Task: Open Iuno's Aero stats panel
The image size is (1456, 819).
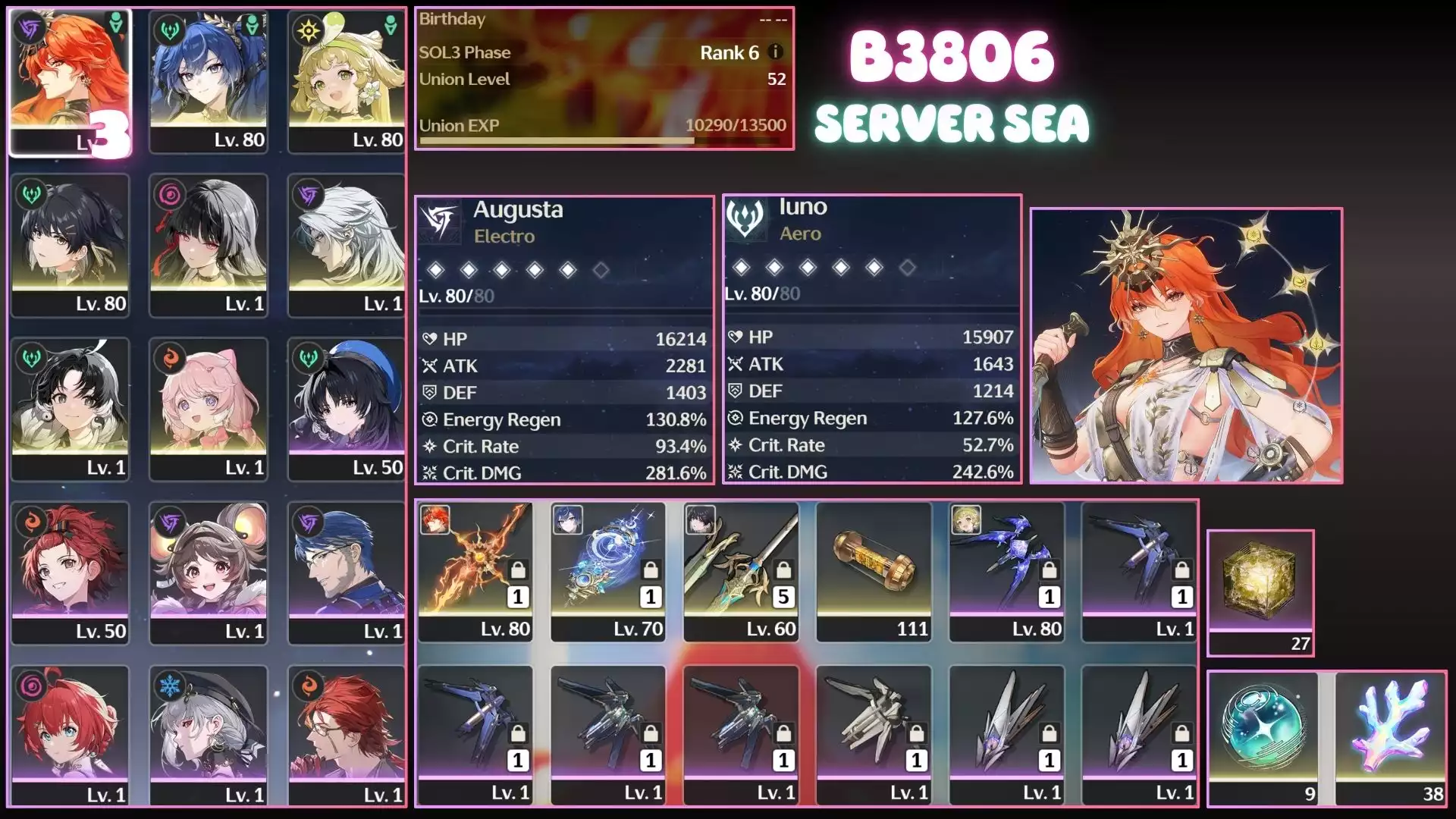Action: pyautogui.click(x=871, y=337)
